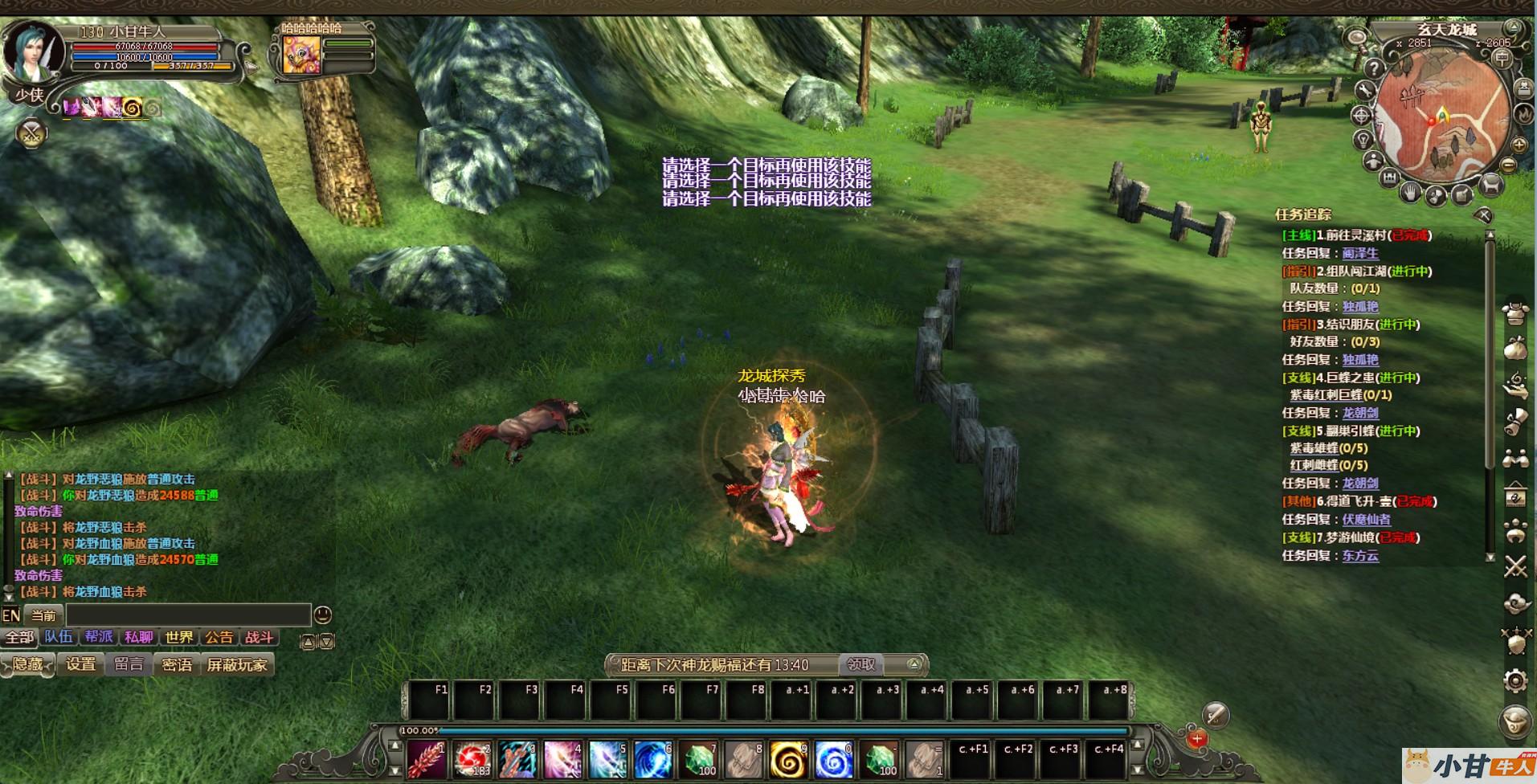This screenshot has width=1537, height=784.
Task: Click the chat message input box
Action: 188,615
